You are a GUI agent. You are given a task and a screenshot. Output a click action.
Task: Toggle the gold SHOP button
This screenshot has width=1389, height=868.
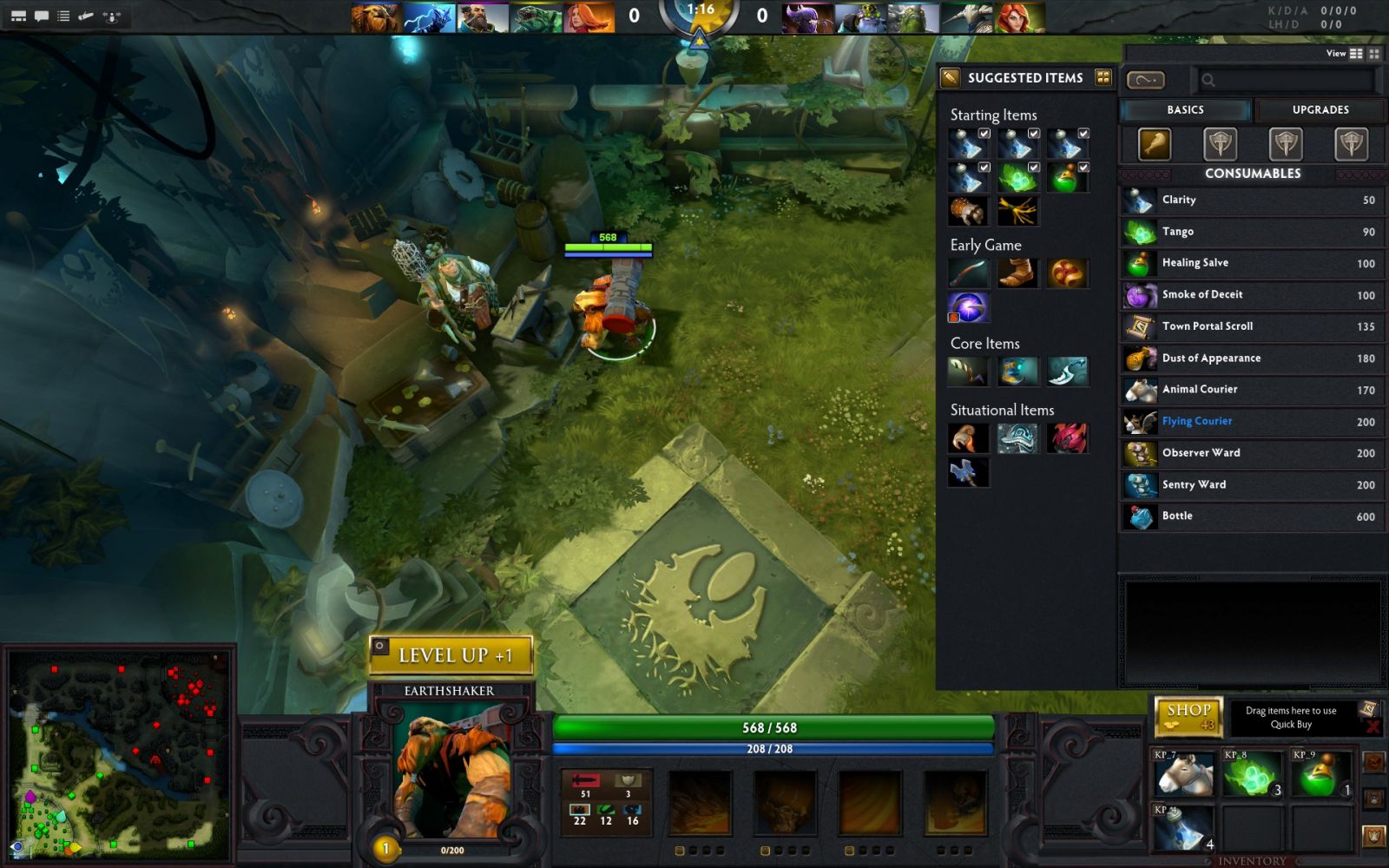point(1188,716)
